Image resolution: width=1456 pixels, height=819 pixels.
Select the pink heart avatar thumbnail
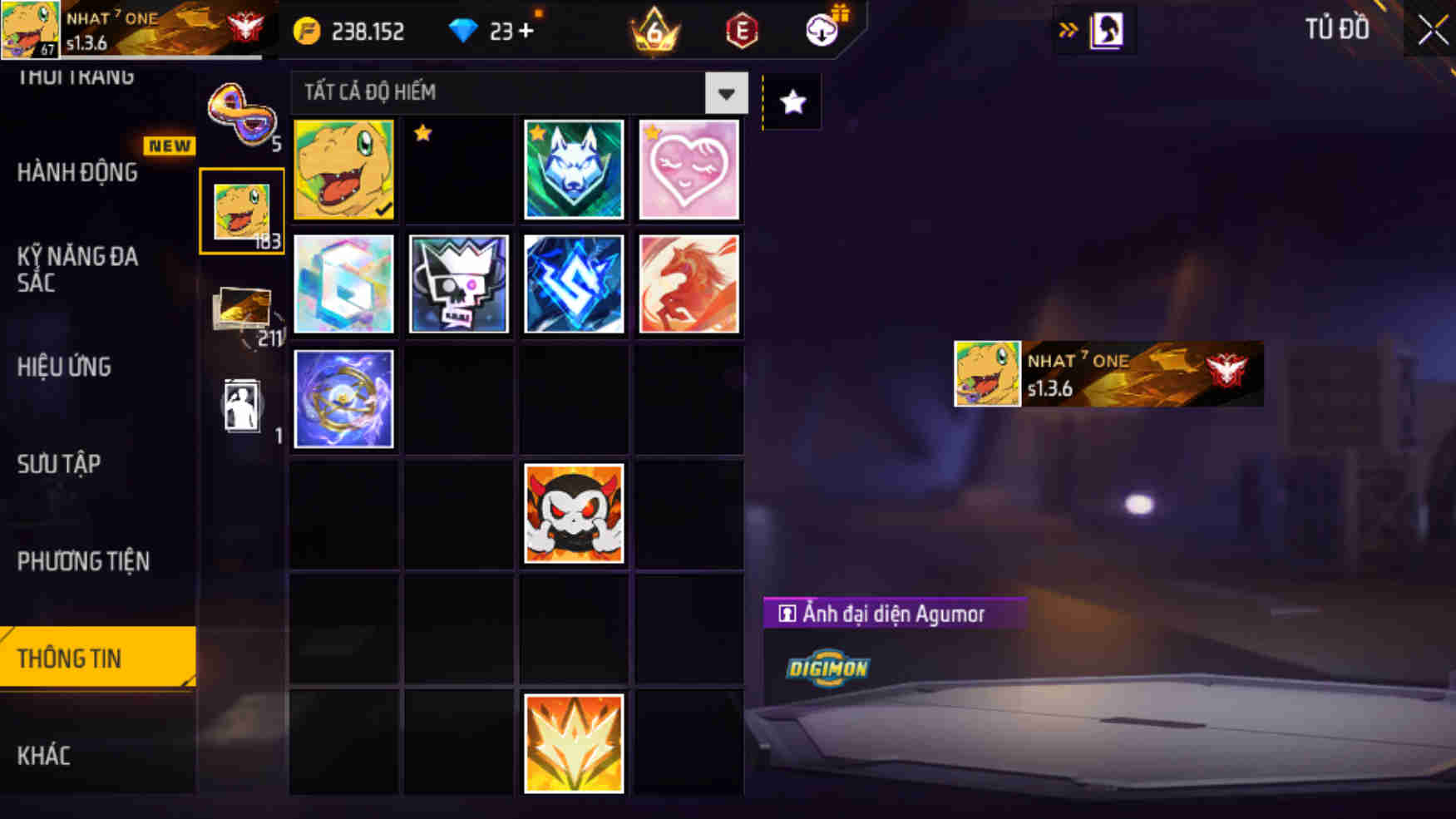689,170
